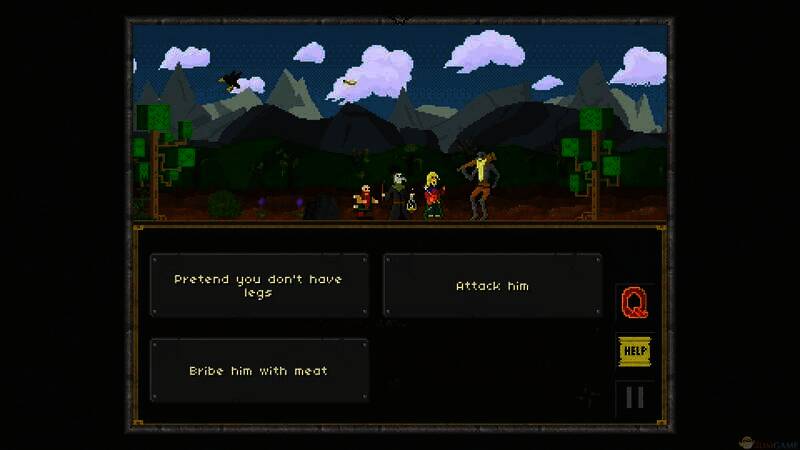Open the yellow HELP button
Viewport: 800px width, 450px height.
(x=634, y=351)
